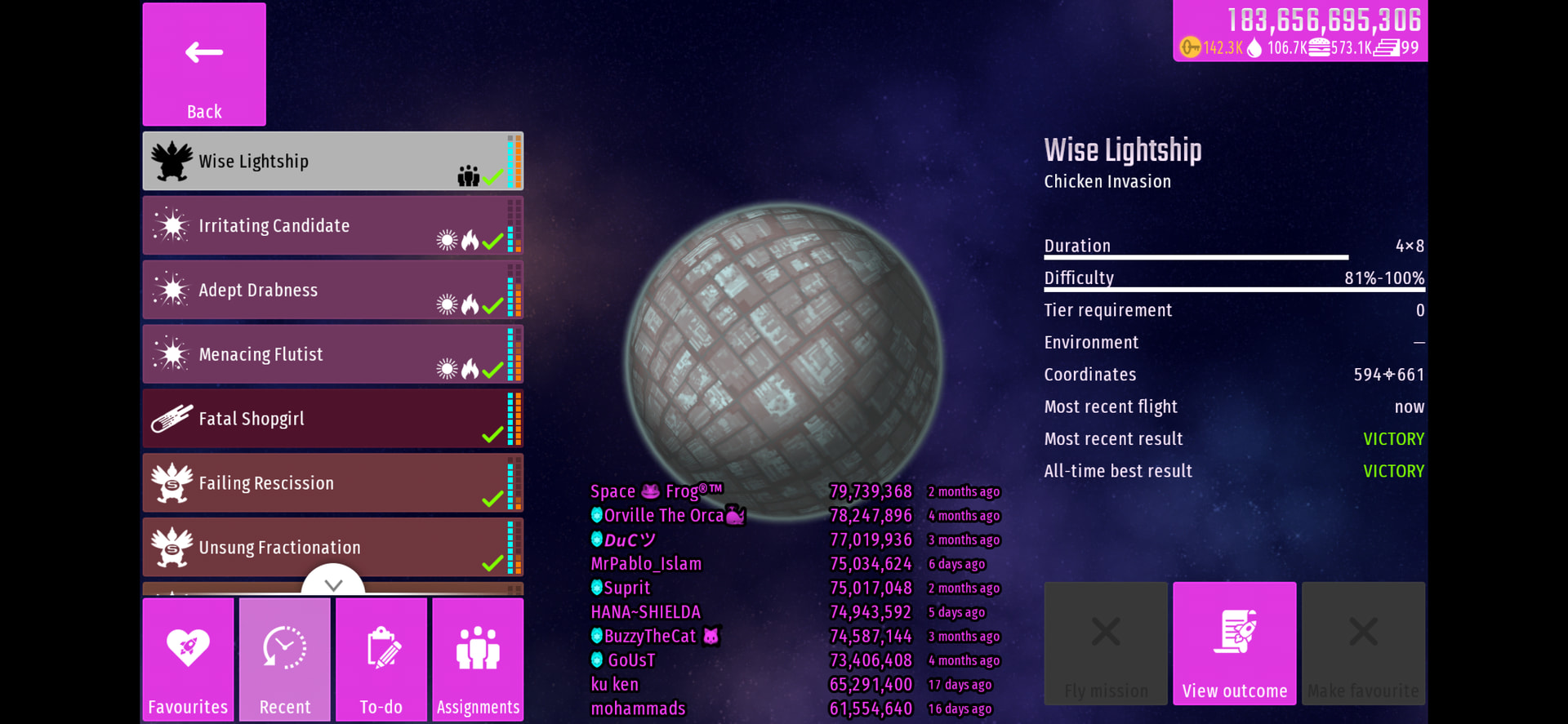Click the Make favourite button
The image size is (1568, 724).
(1363, 643)
